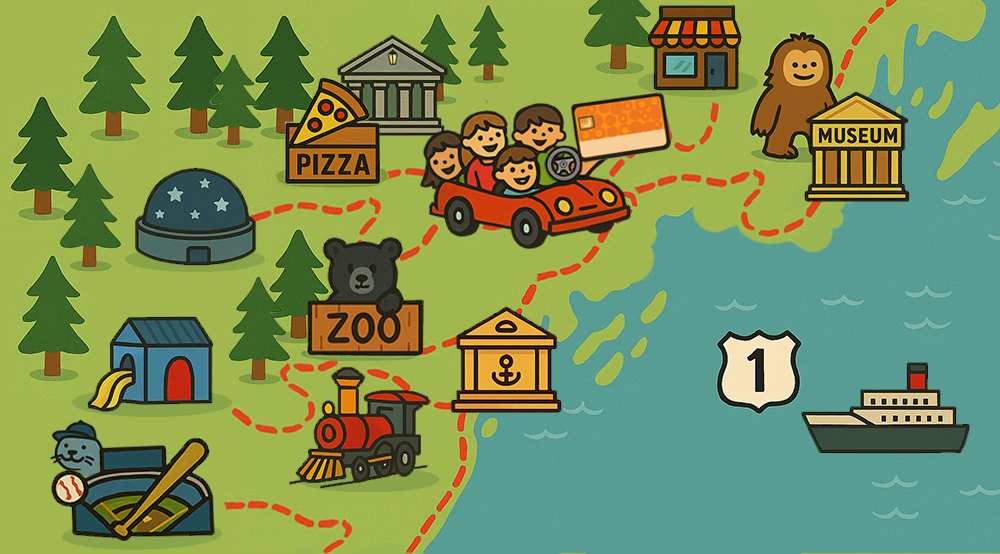Screen dimensions: 1000x554
Task: Pick the blue playhouse with the yellow slide
Action: 160,362
